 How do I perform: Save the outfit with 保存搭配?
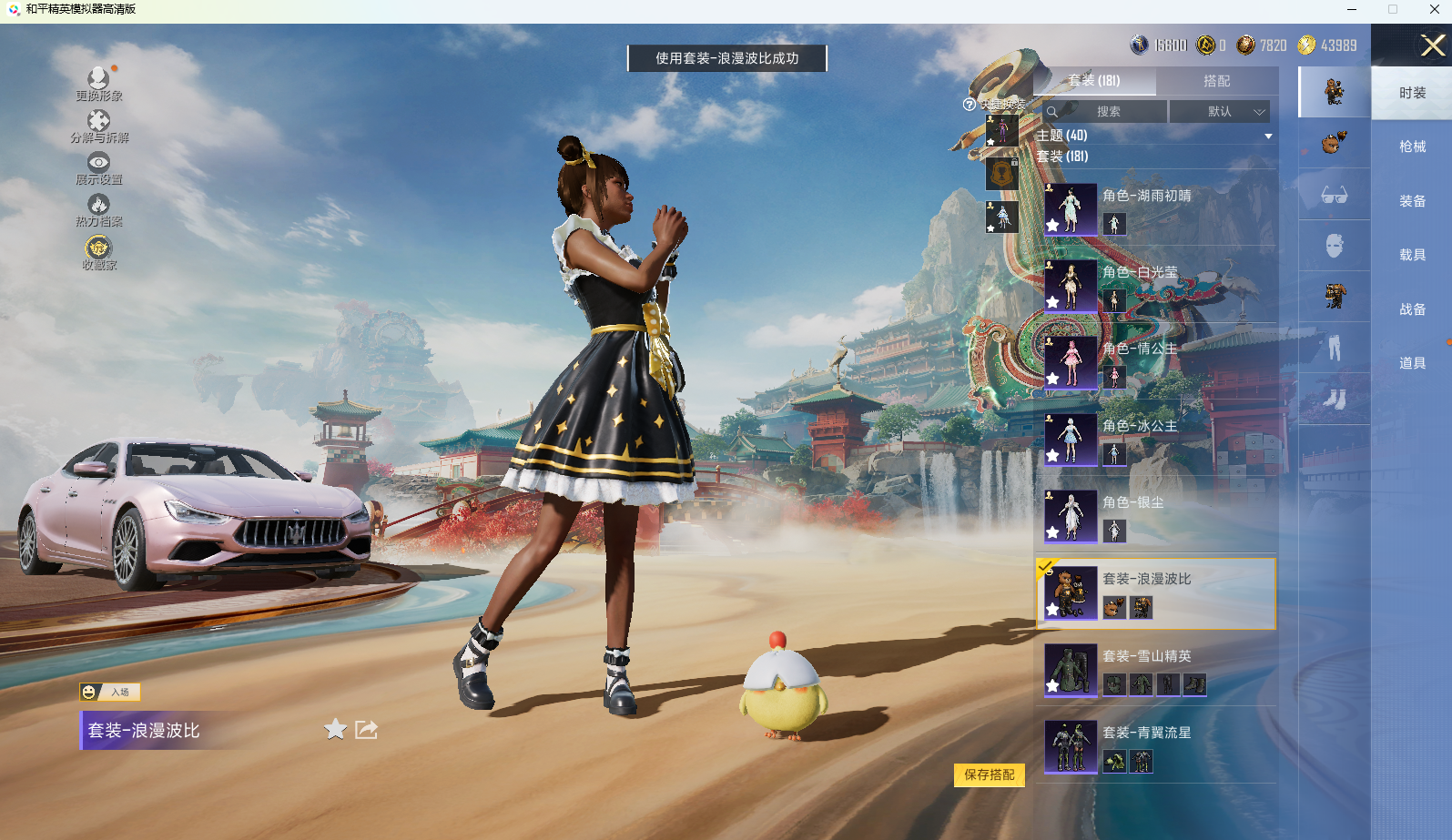[x=990, y=774]
